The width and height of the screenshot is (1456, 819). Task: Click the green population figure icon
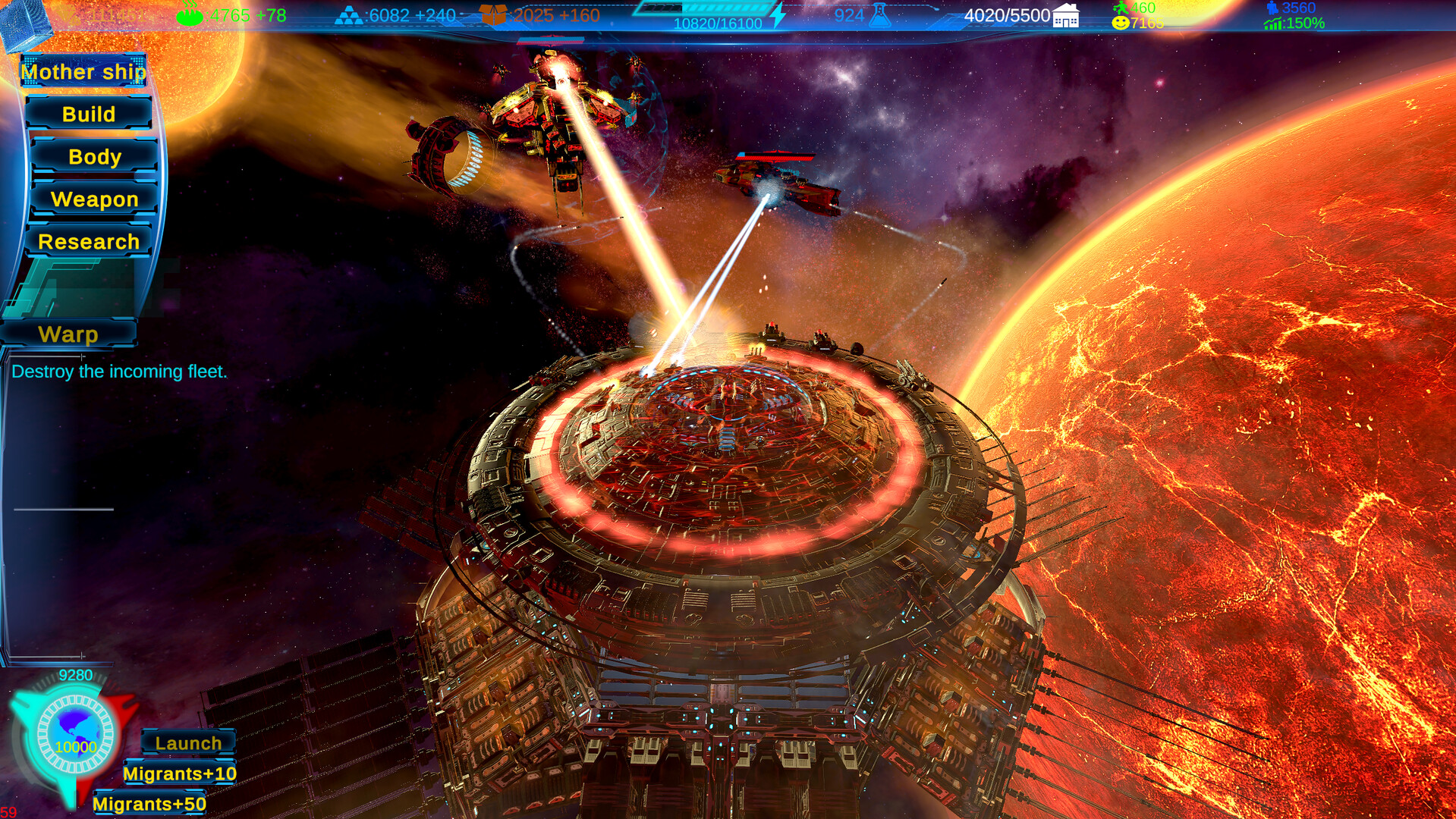[x=1121, y=8]
